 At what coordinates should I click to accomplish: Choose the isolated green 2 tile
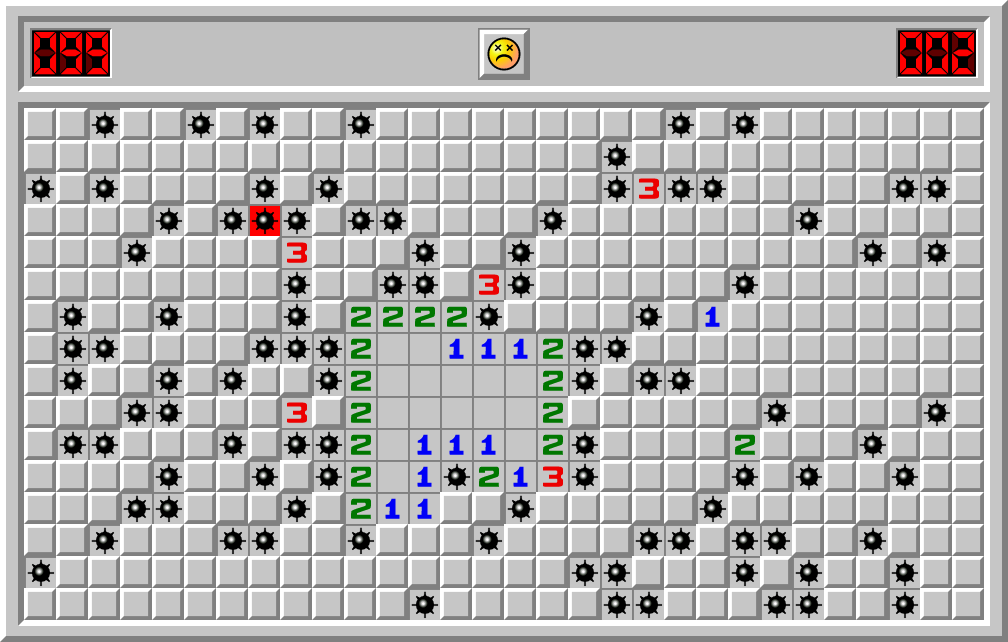point(744,444)
